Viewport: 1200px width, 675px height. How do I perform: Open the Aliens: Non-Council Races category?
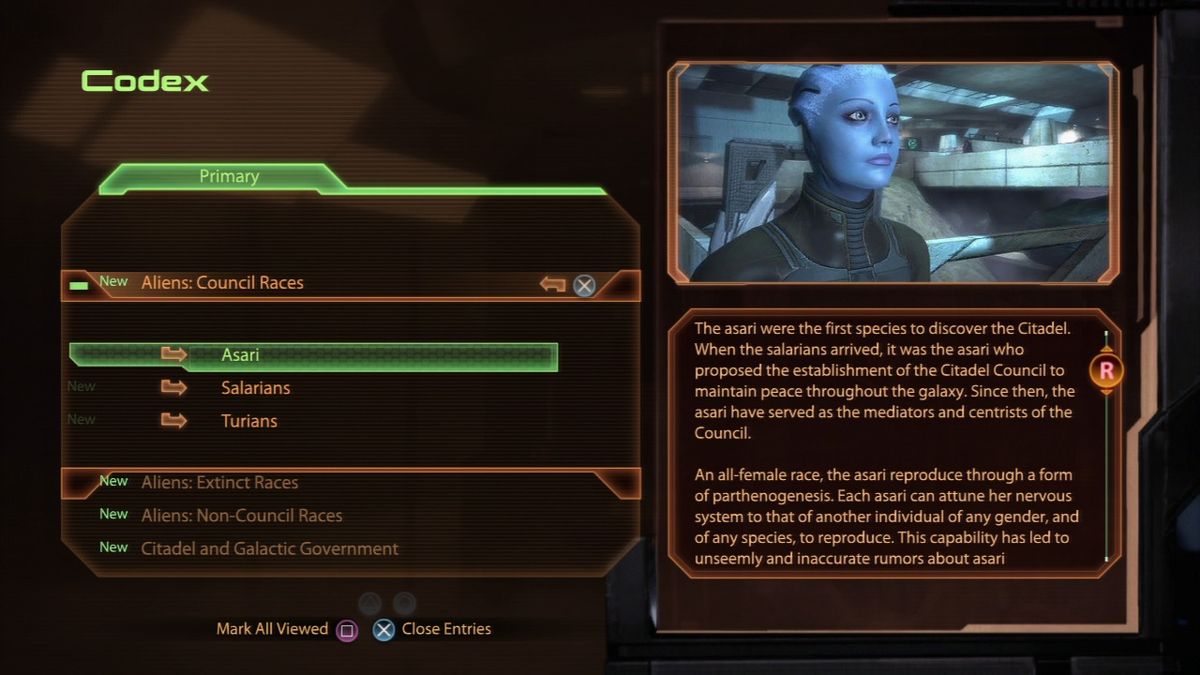[x=241, y=516]
